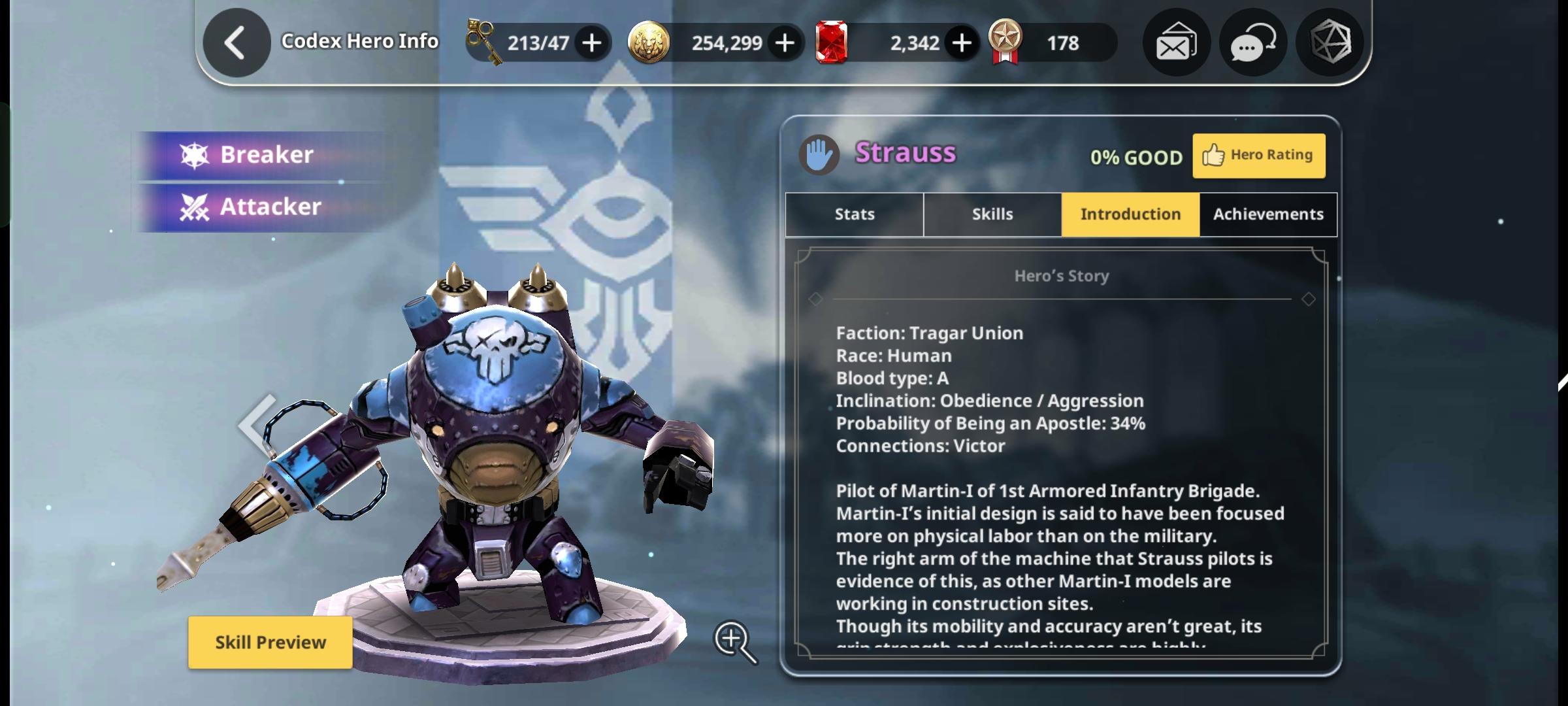Select the Introduction tab

click(x=1130, y=214)
